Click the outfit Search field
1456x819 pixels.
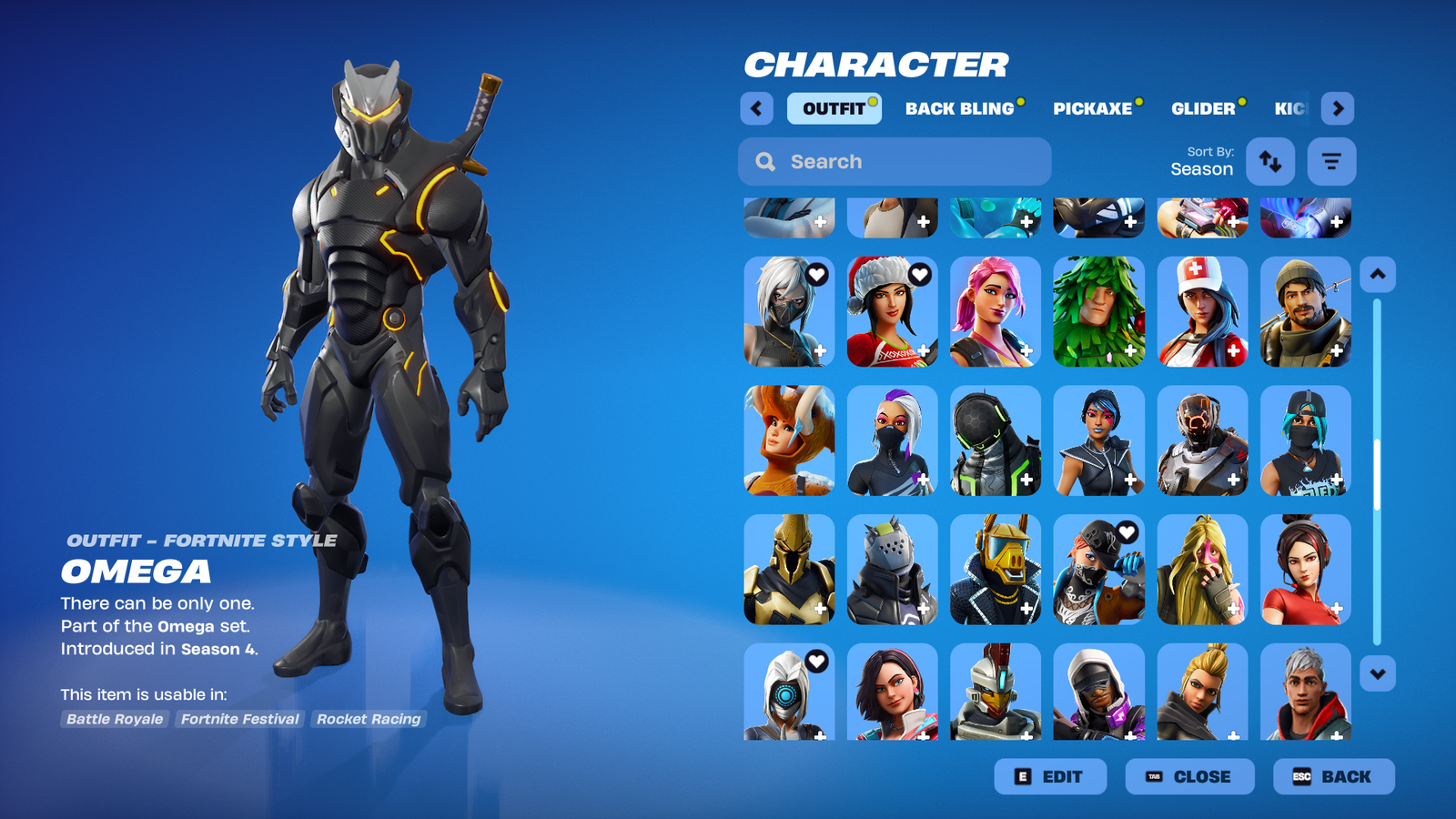coord(895,161)
